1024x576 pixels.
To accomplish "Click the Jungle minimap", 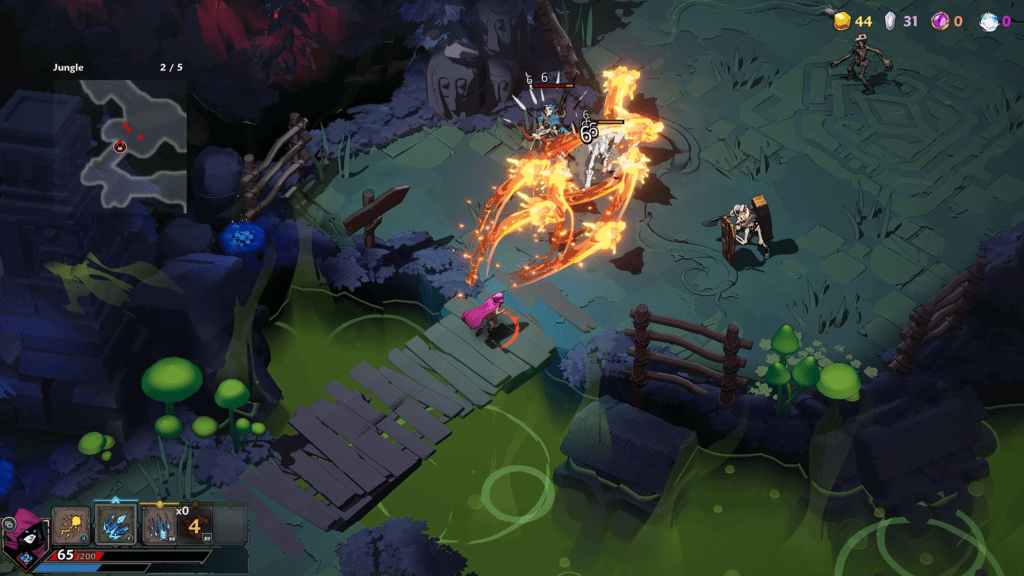I will (133, 145).
